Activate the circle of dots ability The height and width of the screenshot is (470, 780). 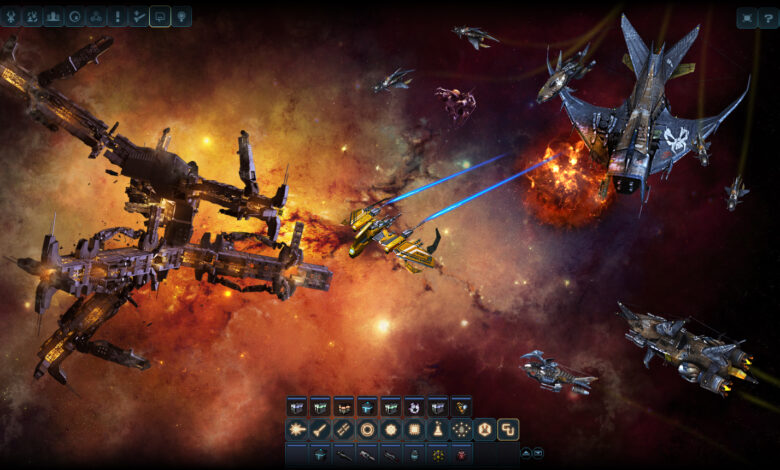click(x=461, y=430)
